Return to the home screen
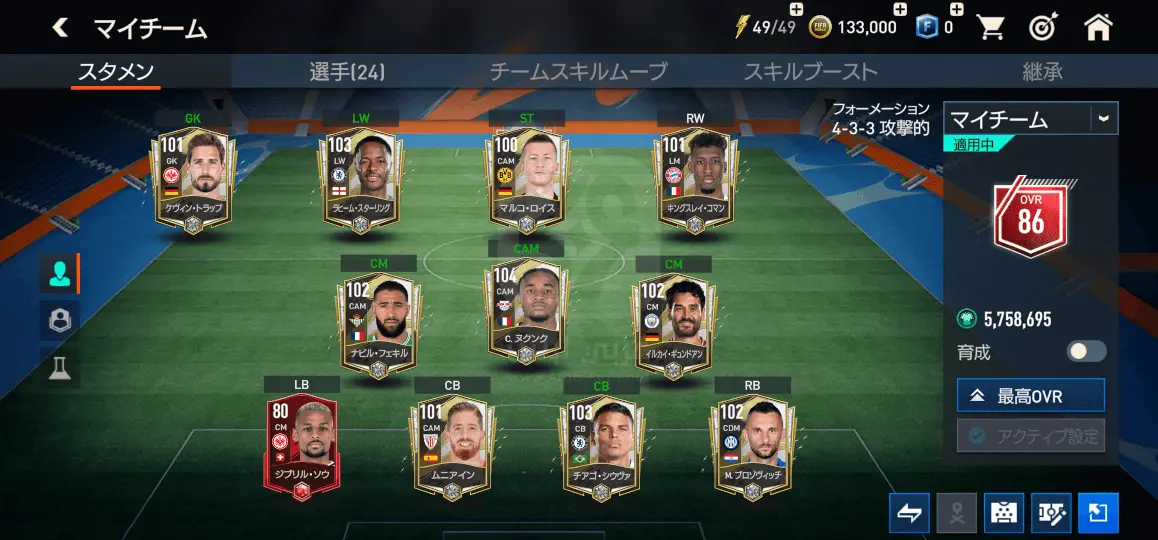Image resolution: width=1158 pixels, height=540 pixels. [x=1098, y=28]
